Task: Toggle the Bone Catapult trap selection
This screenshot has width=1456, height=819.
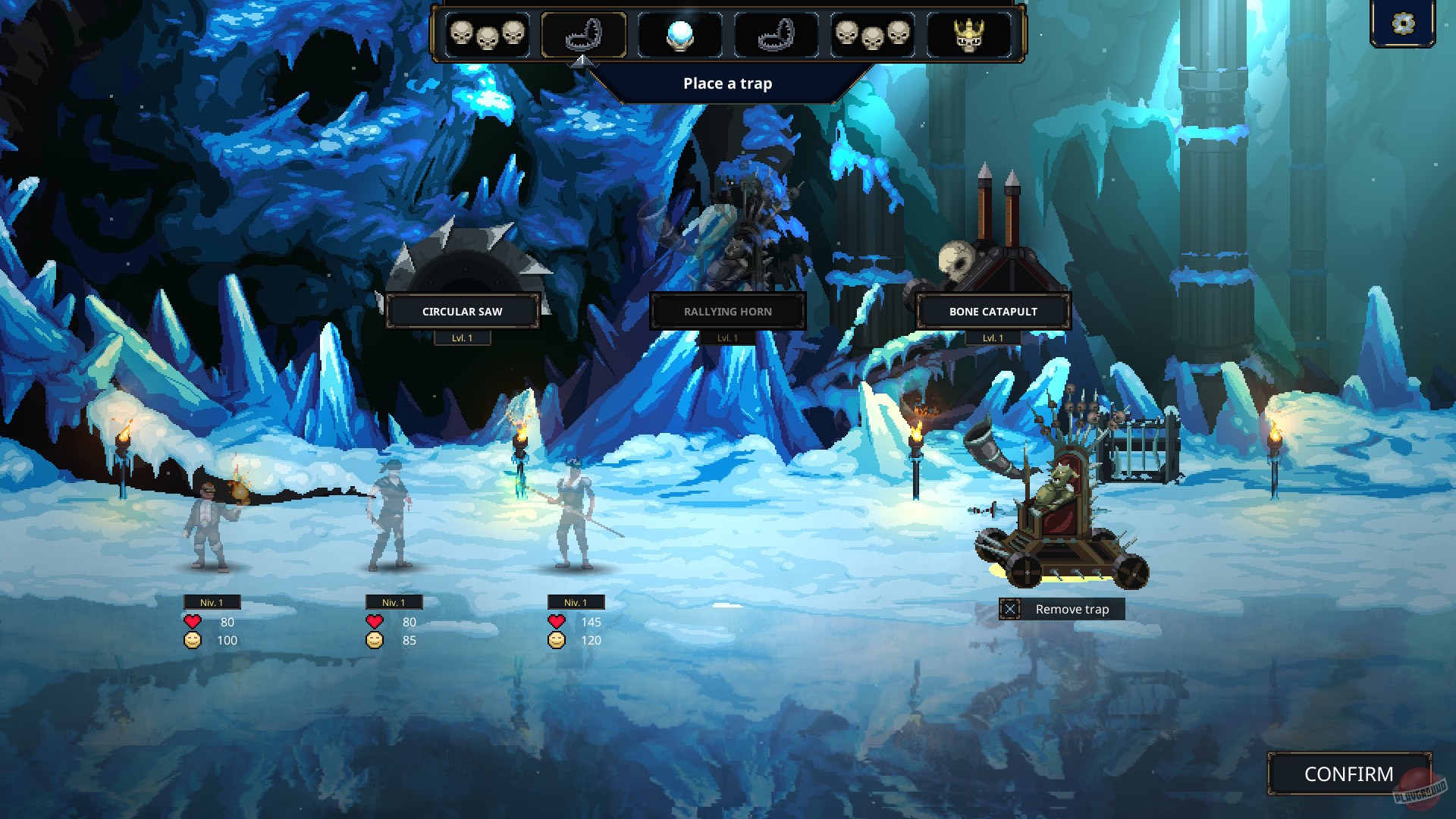Action: (x=993, y=311)
